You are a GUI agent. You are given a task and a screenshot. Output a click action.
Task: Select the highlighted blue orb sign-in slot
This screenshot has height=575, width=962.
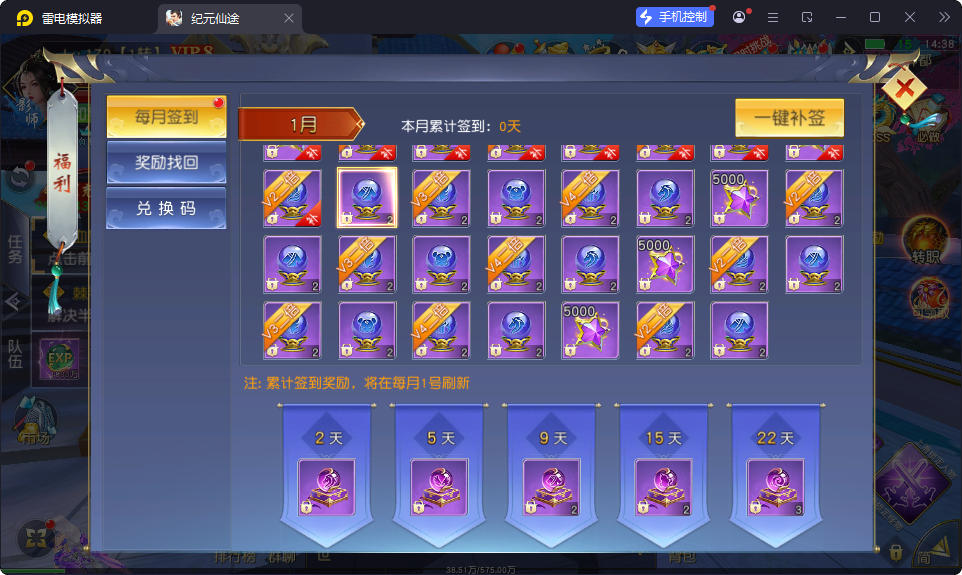tap(367, 198)
